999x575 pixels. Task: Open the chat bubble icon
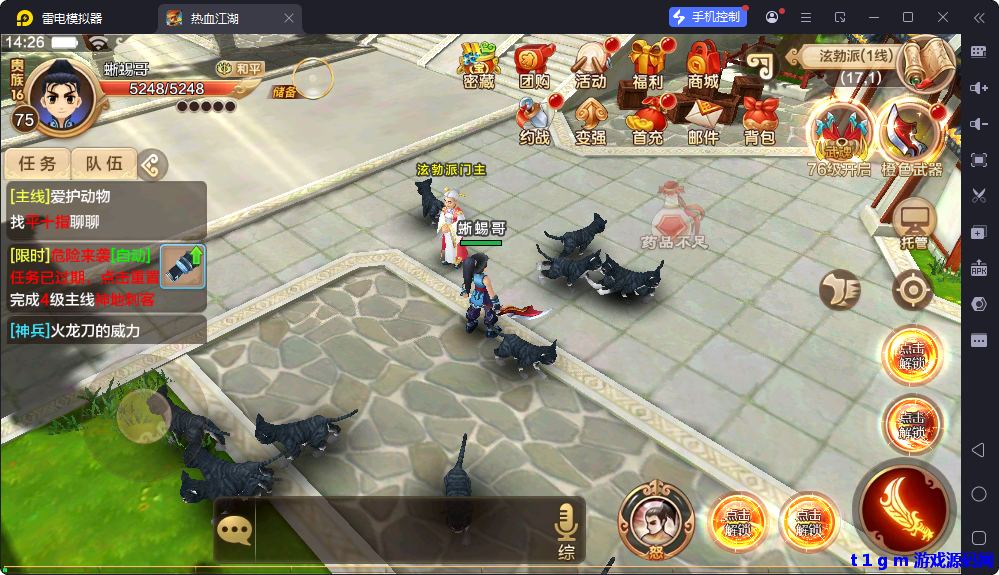(234, 529)
